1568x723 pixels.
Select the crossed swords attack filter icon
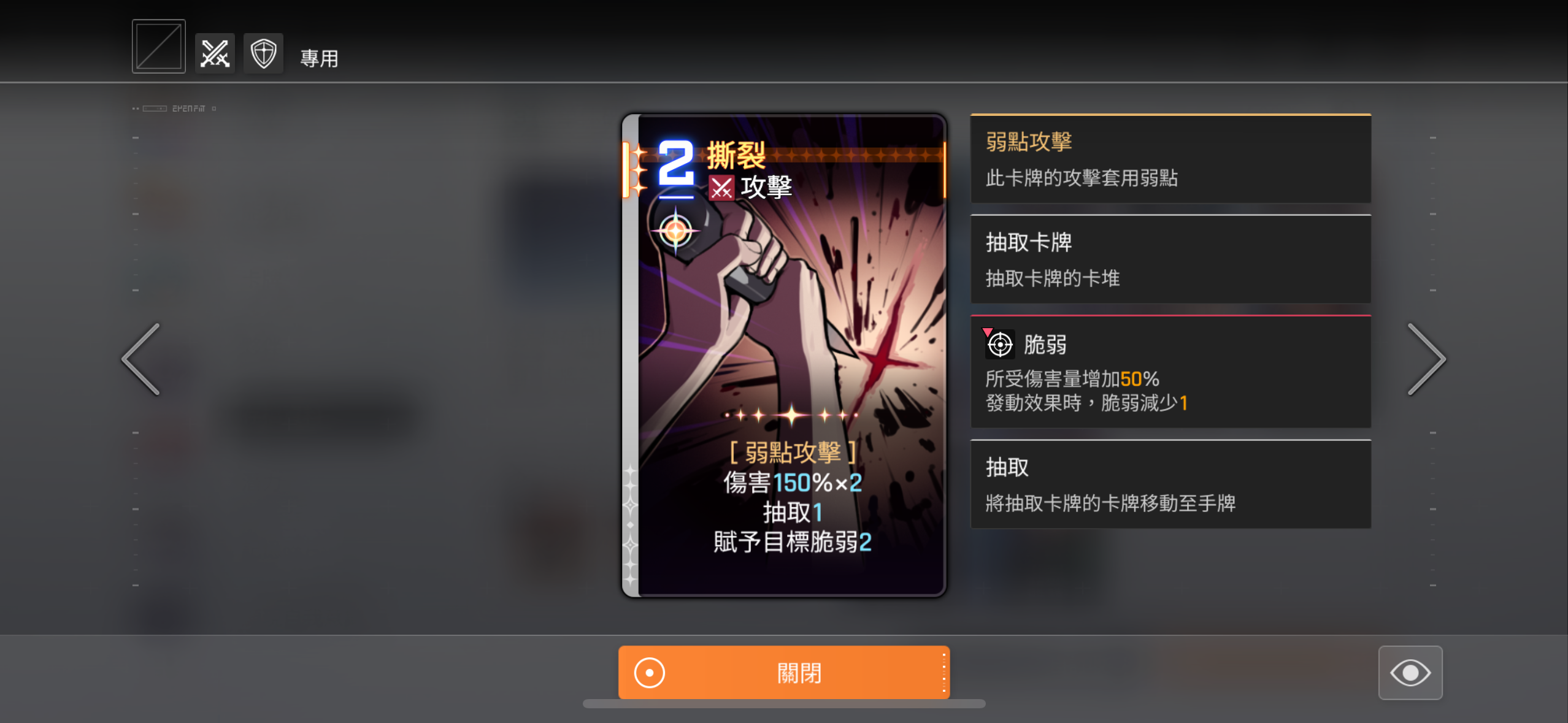214,53
